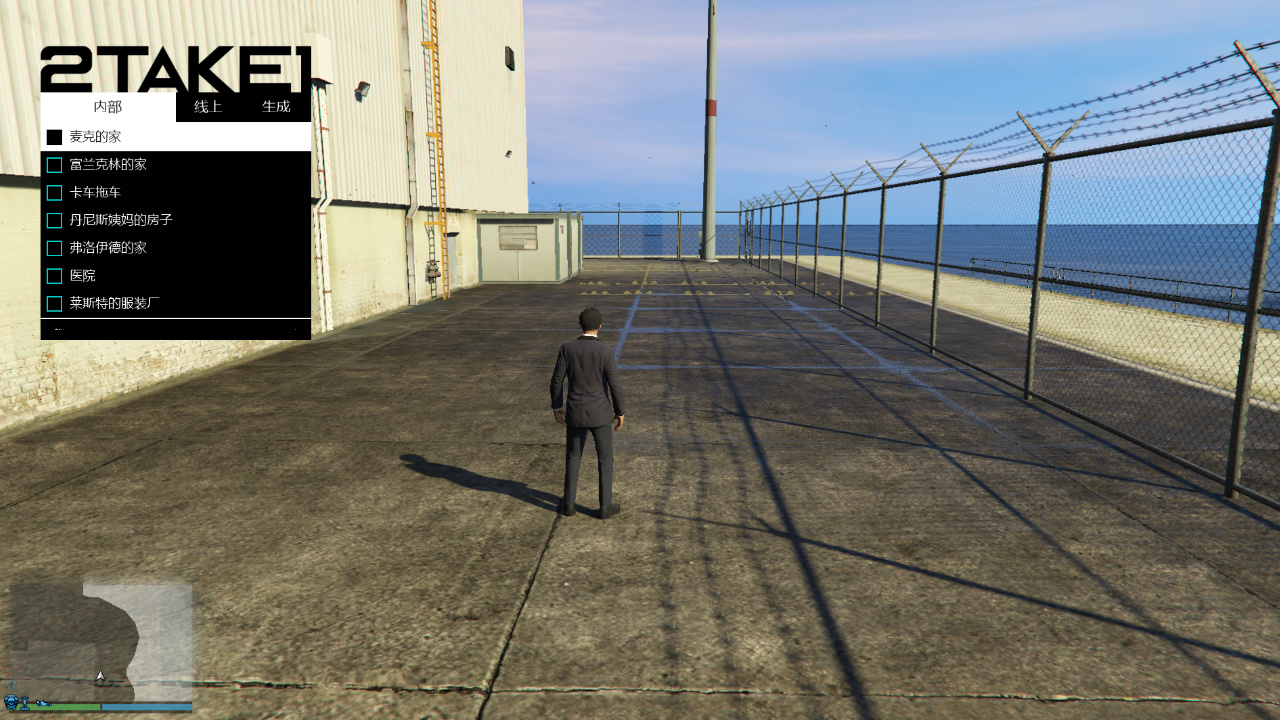Select the 内部 tab header

107,106
